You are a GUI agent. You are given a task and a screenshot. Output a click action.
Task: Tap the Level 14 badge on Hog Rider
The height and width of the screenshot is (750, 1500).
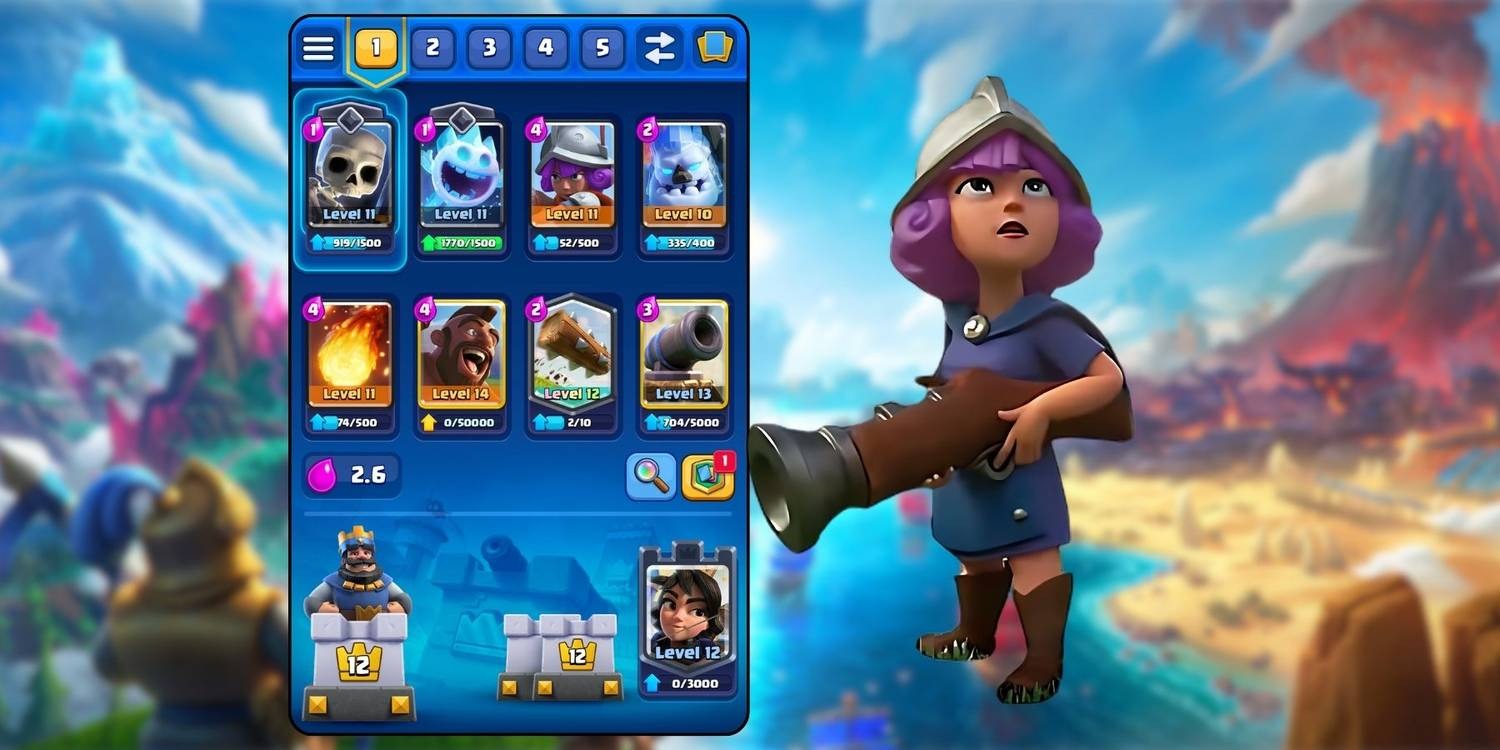461,395
